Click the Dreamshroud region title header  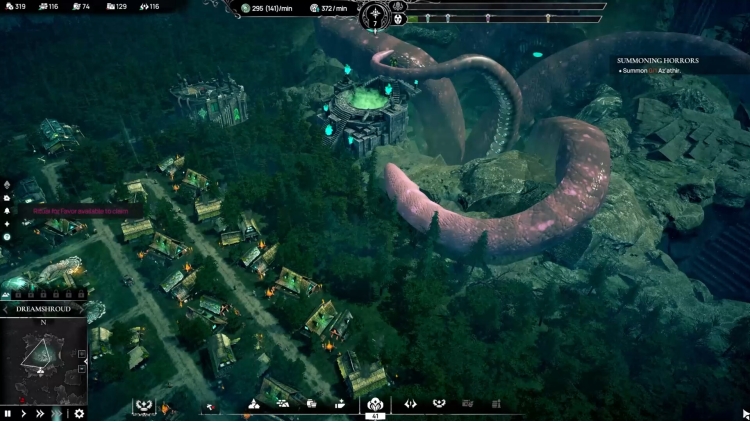pyautogui.click(x=43, y=310)
